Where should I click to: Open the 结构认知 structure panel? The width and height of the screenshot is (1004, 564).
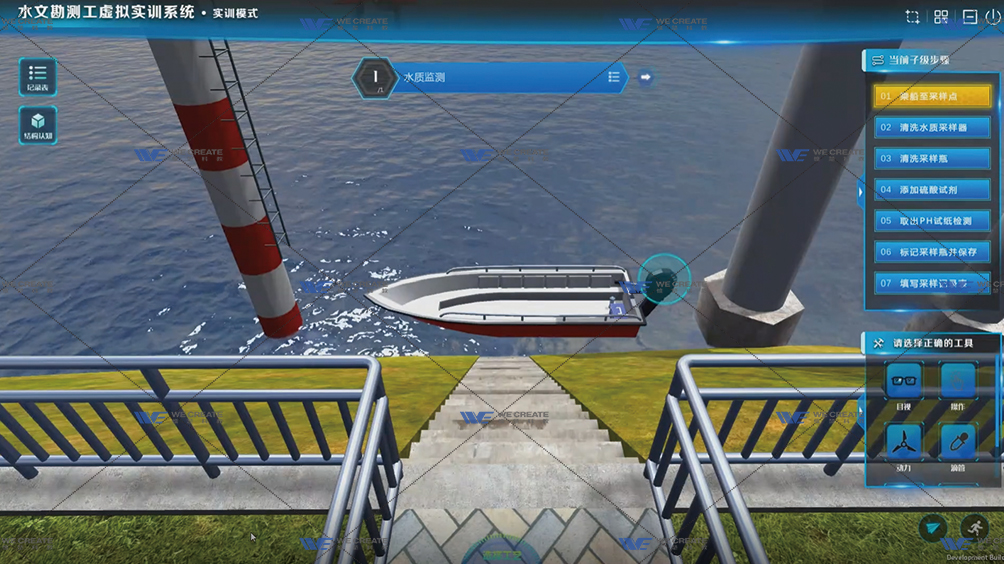pos(37,125)
